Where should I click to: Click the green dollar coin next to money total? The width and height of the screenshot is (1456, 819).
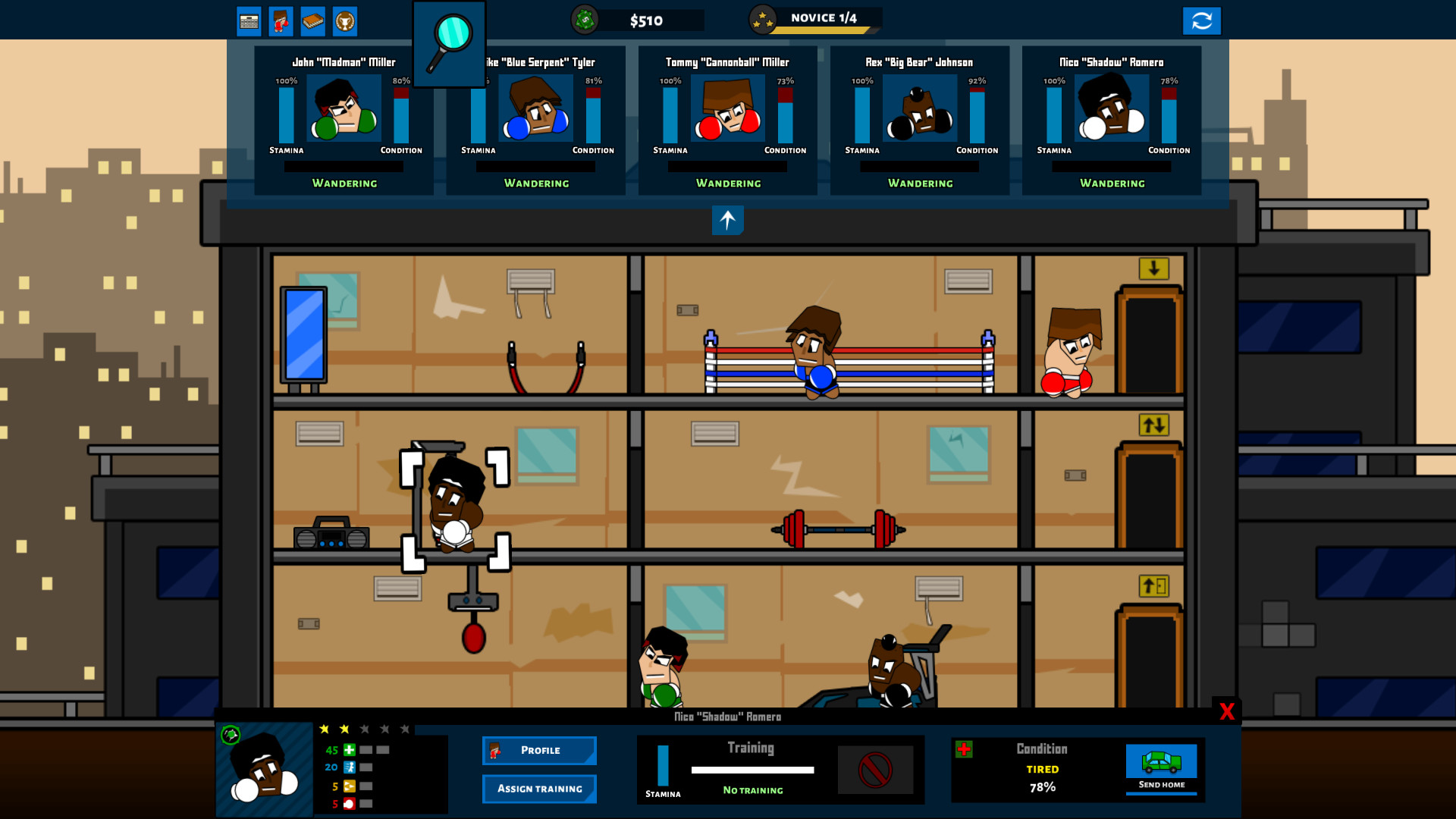584,20
